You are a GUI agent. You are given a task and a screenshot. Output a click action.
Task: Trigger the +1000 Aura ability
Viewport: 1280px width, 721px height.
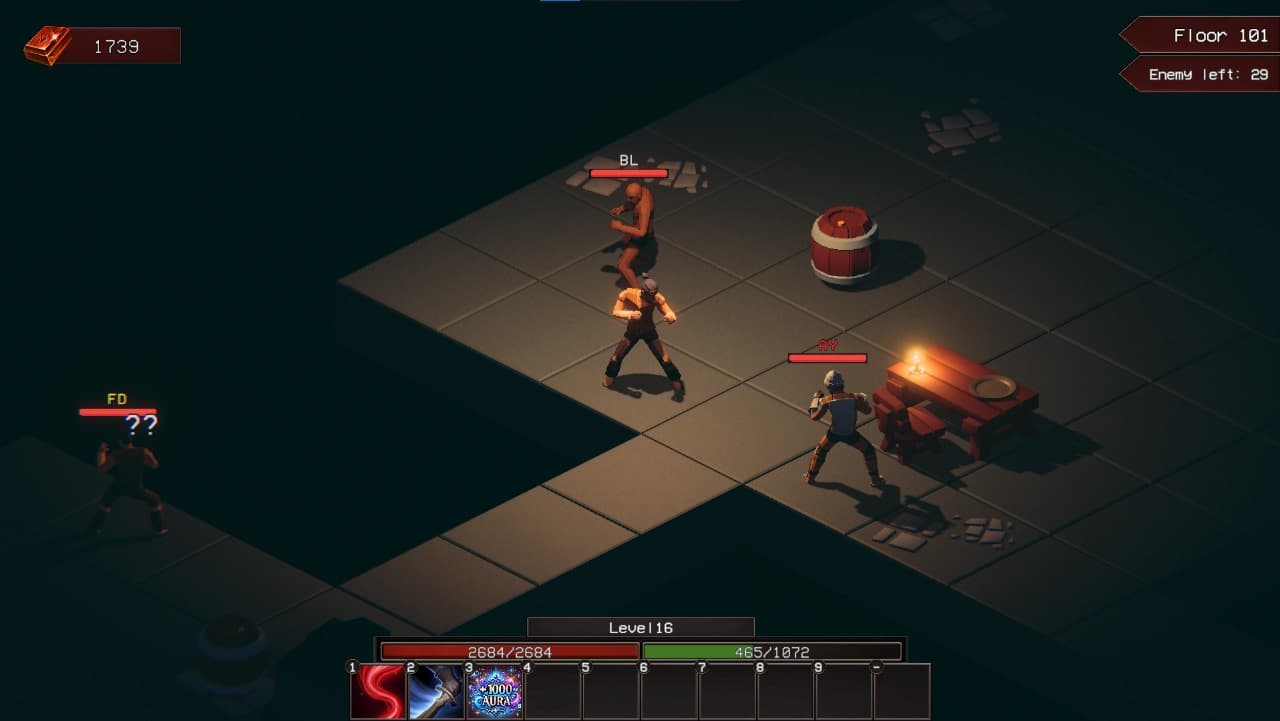495,692
